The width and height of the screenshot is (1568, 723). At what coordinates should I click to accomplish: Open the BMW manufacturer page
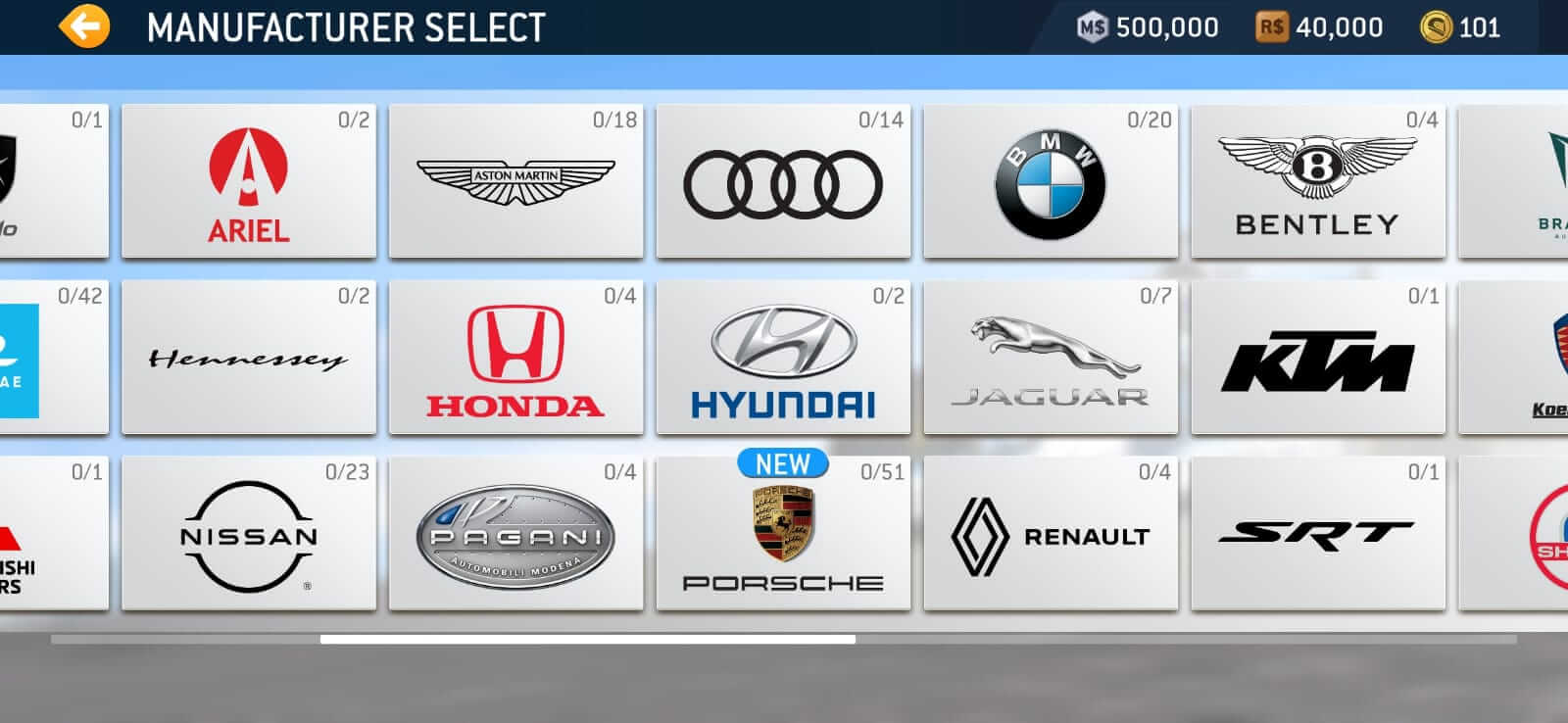point(1051,180)
